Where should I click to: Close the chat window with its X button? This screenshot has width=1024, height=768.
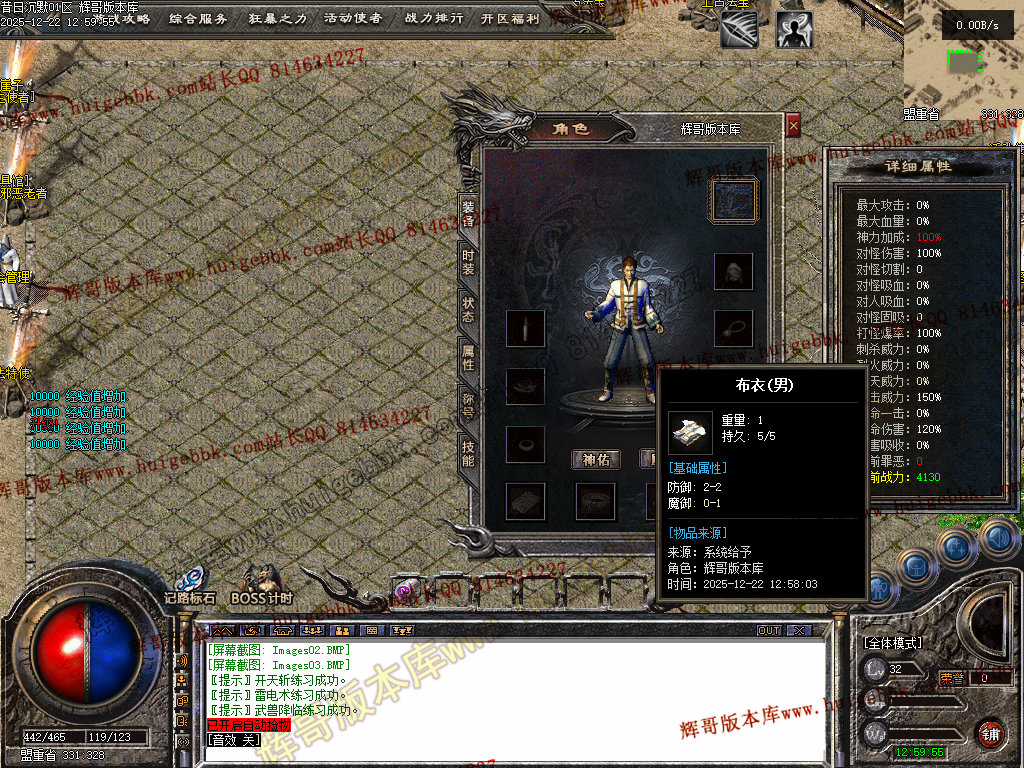tap(798, 631)
